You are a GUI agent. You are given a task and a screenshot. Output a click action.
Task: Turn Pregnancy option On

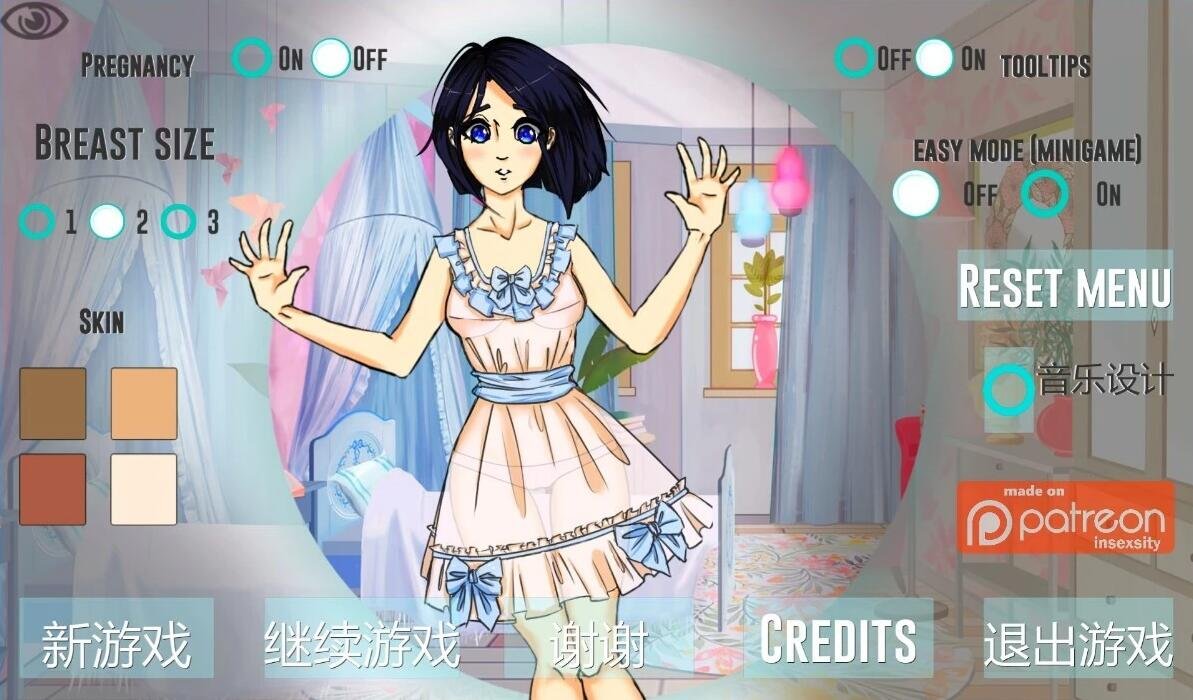(x=251, y=58)
